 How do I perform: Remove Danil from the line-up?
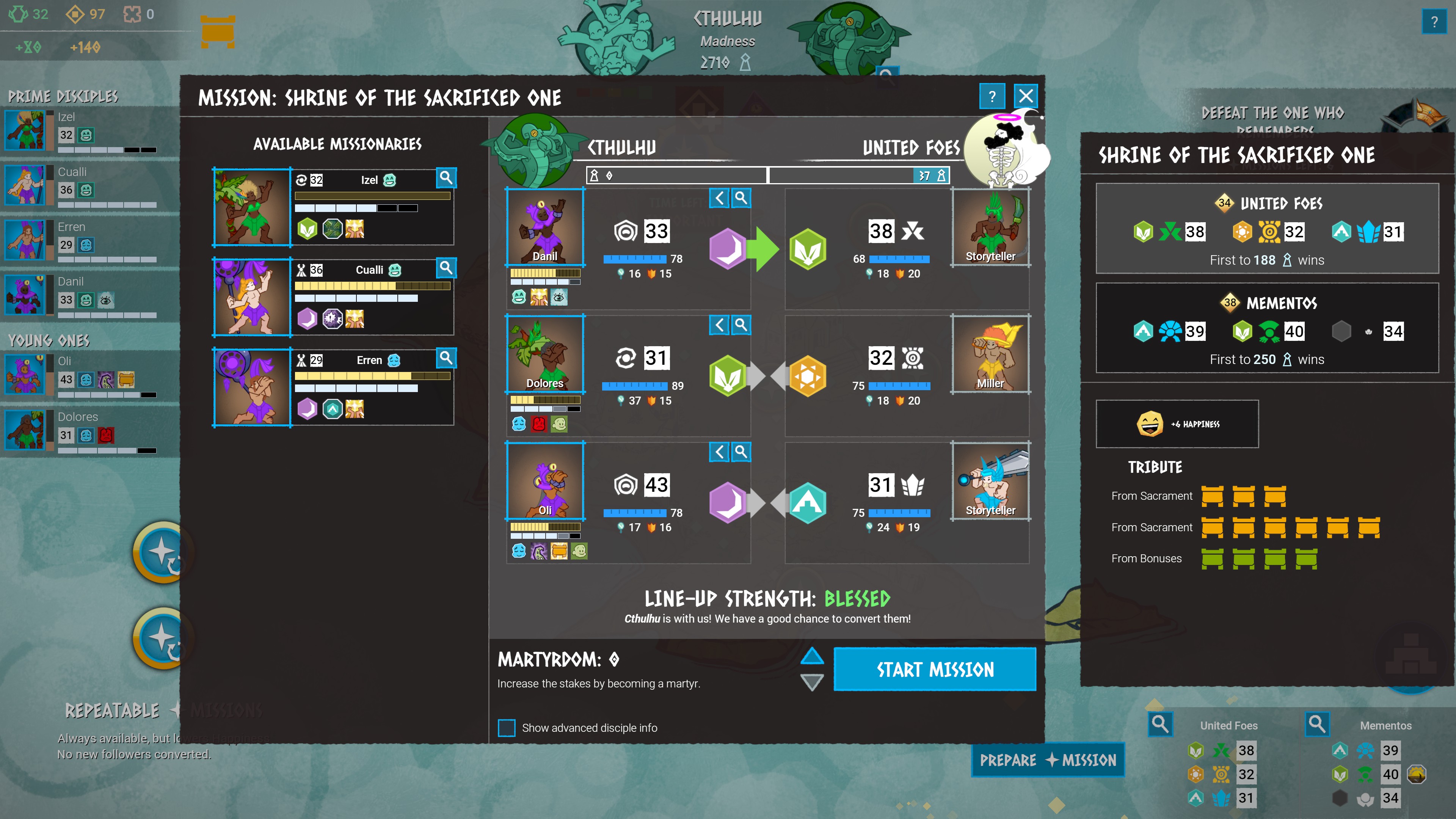719,198
